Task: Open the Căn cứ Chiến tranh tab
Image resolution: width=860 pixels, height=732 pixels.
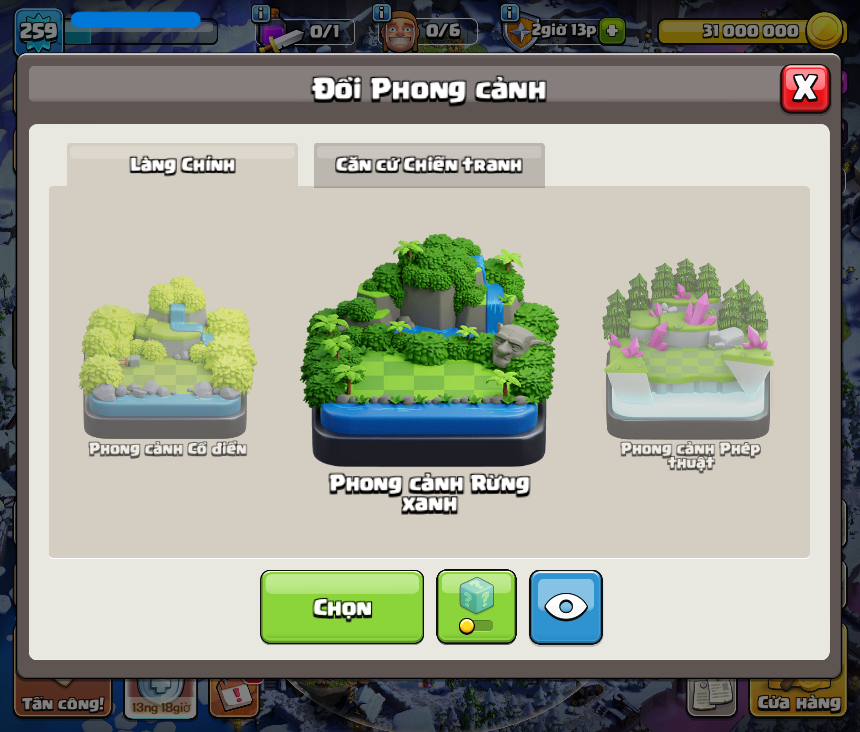Action: [x=429, y=165]
